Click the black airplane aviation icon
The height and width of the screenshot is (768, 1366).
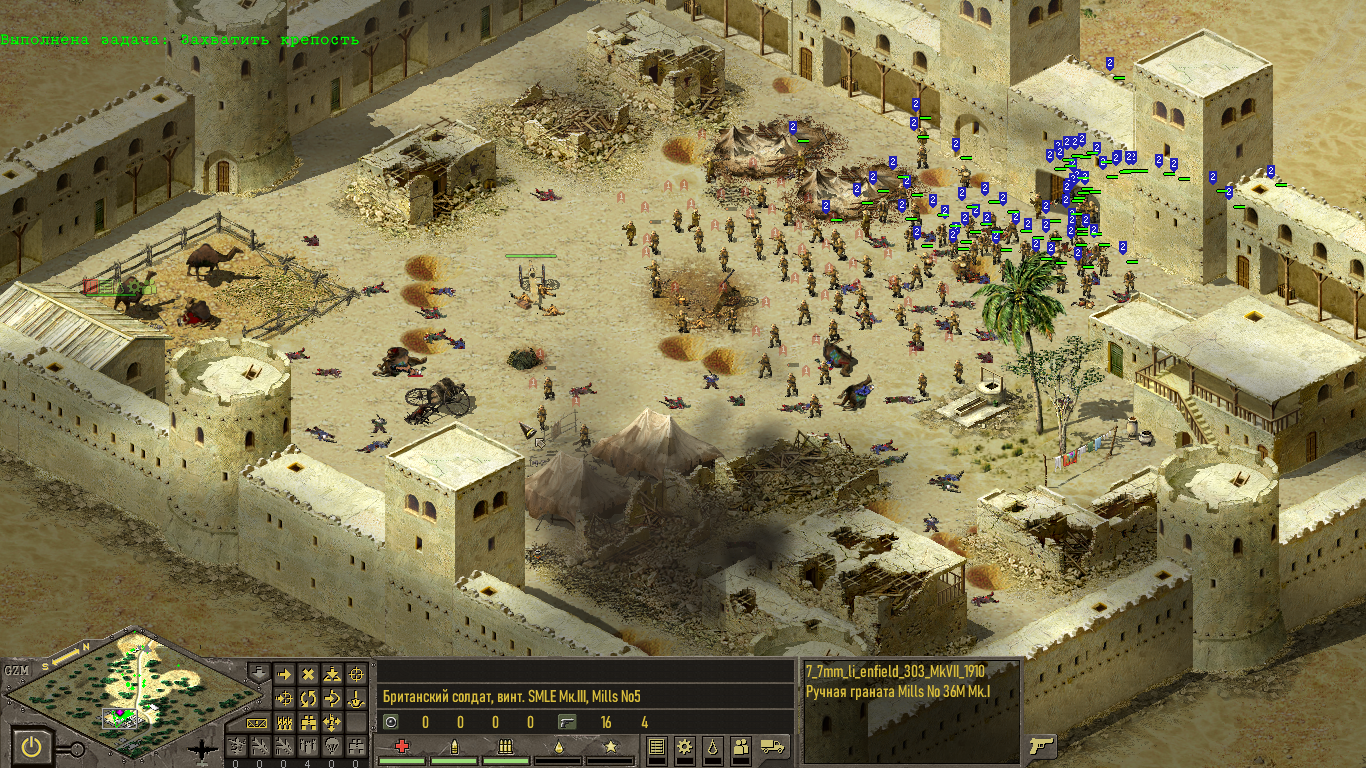tap(203, 749)
